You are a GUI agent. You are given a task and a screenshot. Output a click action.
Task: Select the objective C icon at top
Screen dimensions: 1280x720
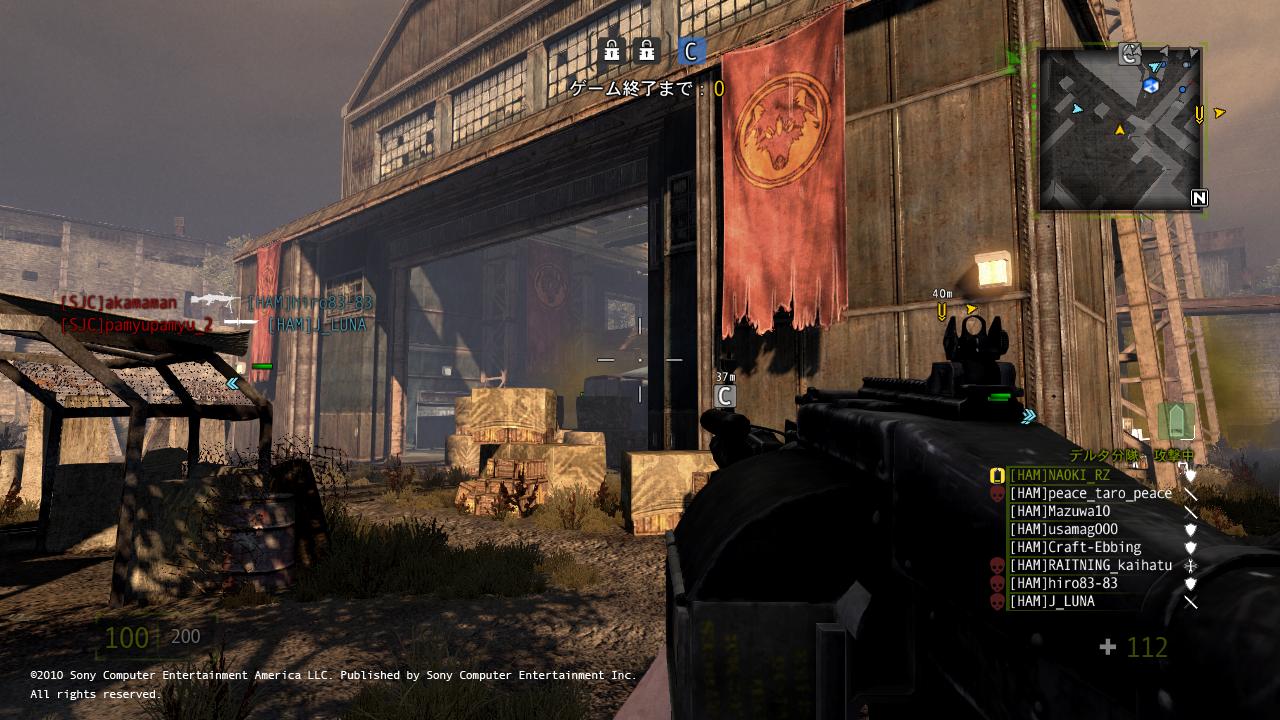tap(690, 50)
